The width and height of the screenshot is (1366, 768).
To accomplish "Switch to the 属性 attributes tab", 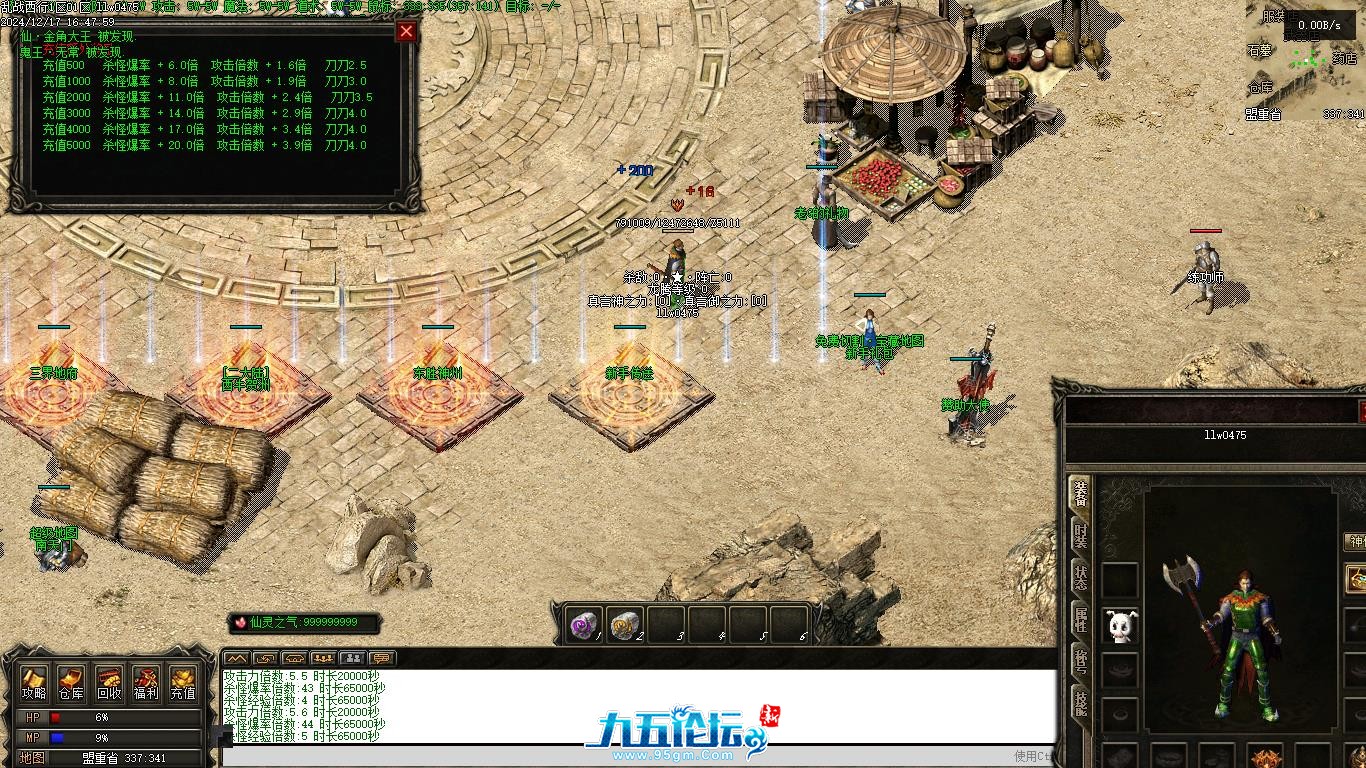I will [1080, 618].
